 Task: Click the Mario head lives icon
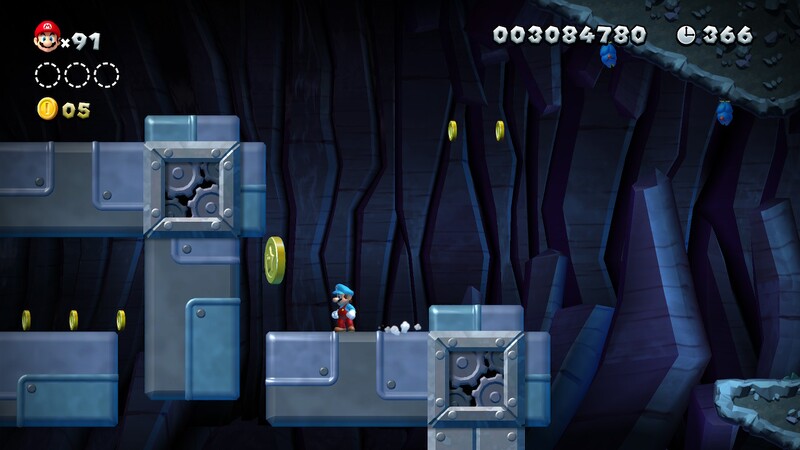46,38
